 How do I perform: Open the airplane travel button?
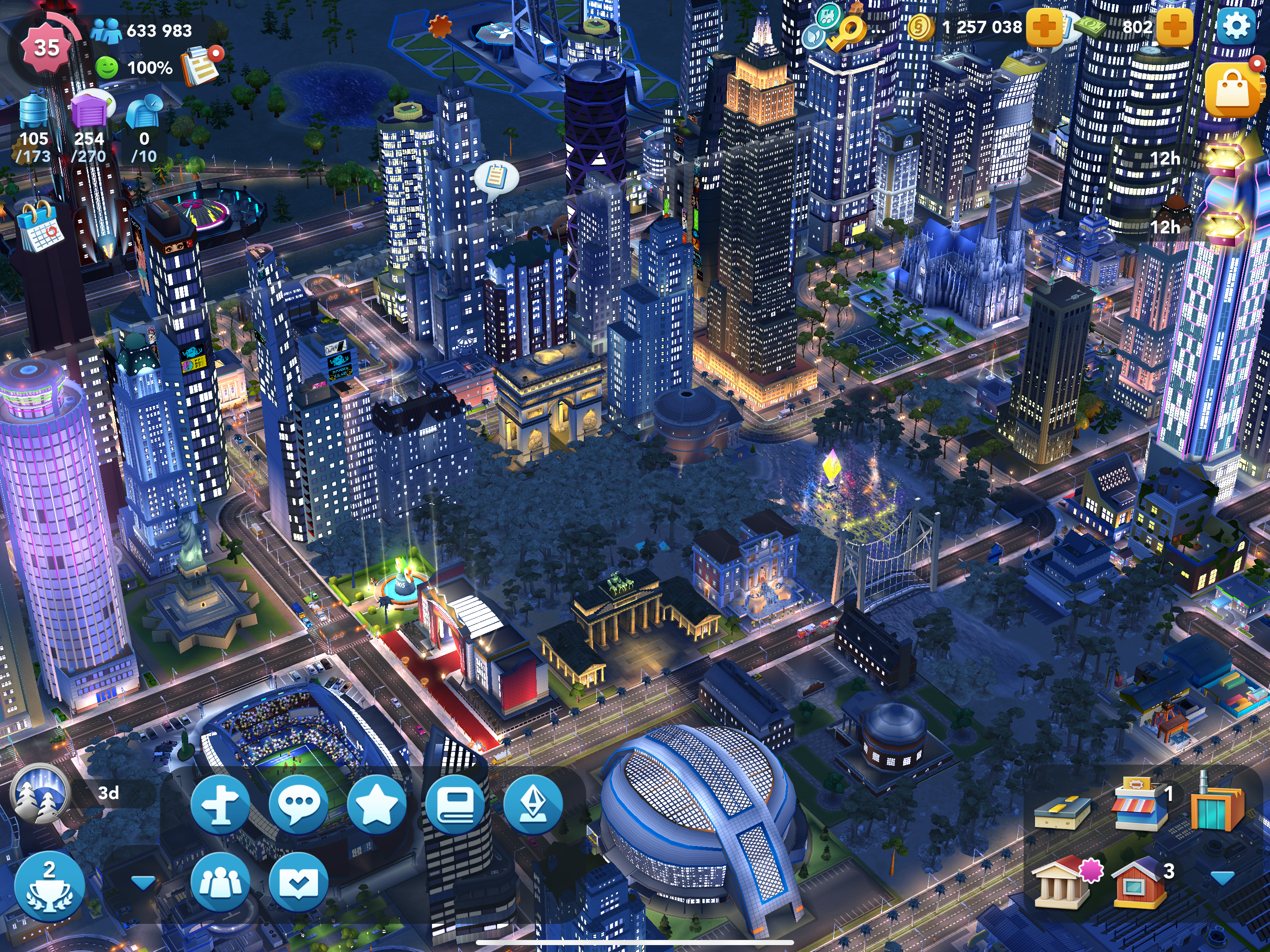pos(220,804)
